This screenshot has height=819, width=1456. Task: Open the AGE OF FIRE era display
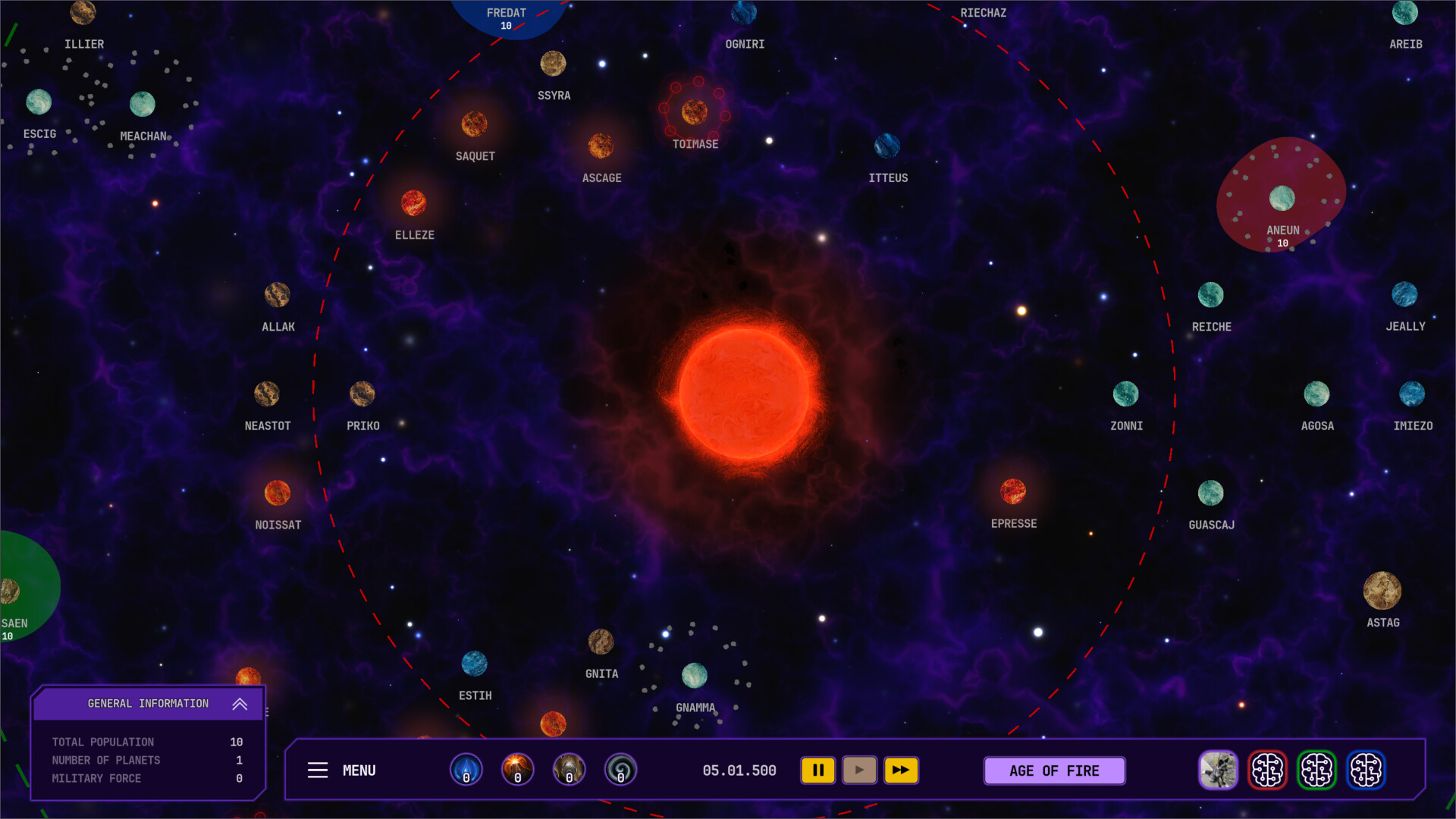coord(1054,770)
